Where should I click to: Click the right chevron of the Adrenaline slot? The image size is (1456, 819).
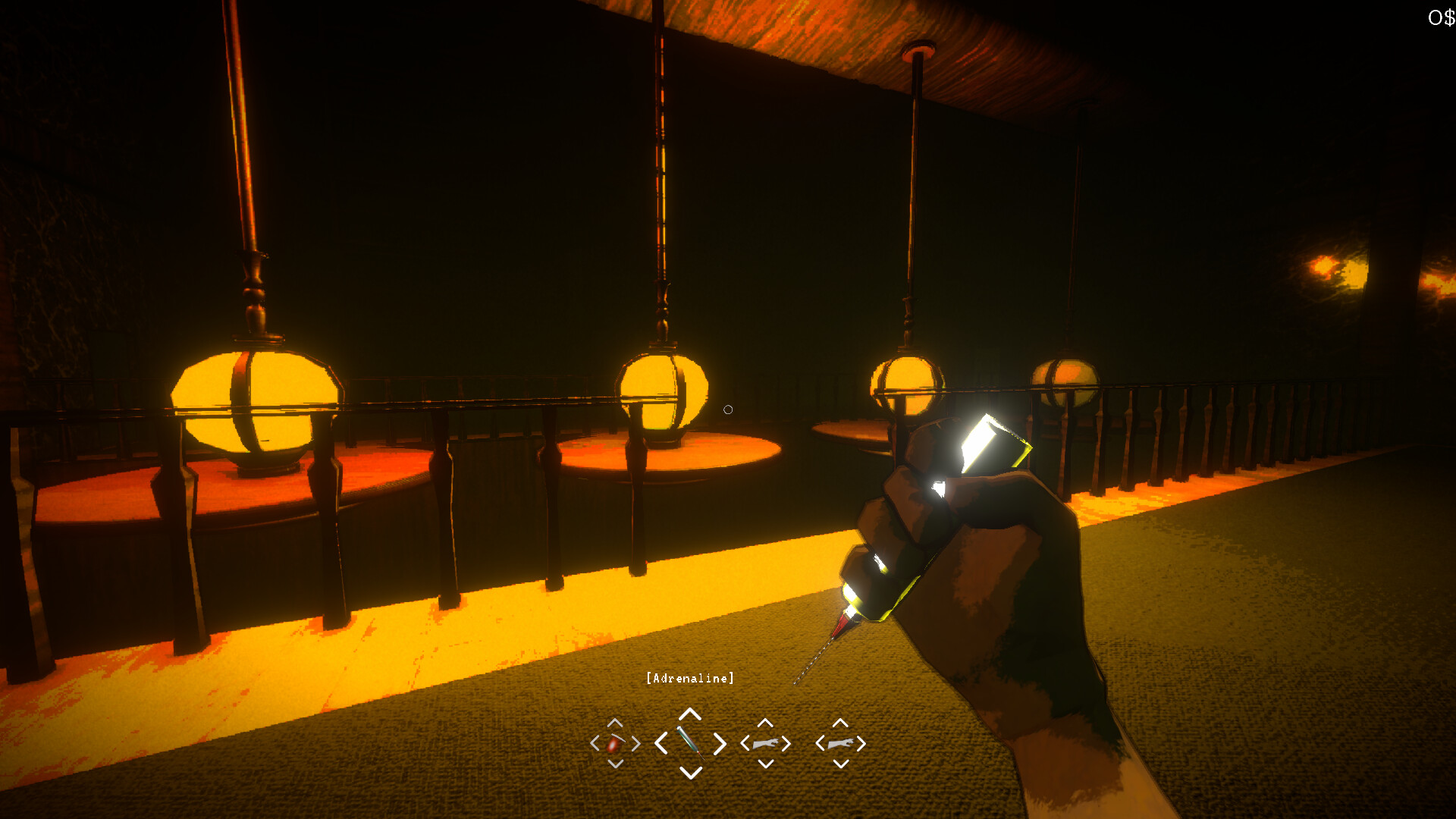(x=718, y=745)
